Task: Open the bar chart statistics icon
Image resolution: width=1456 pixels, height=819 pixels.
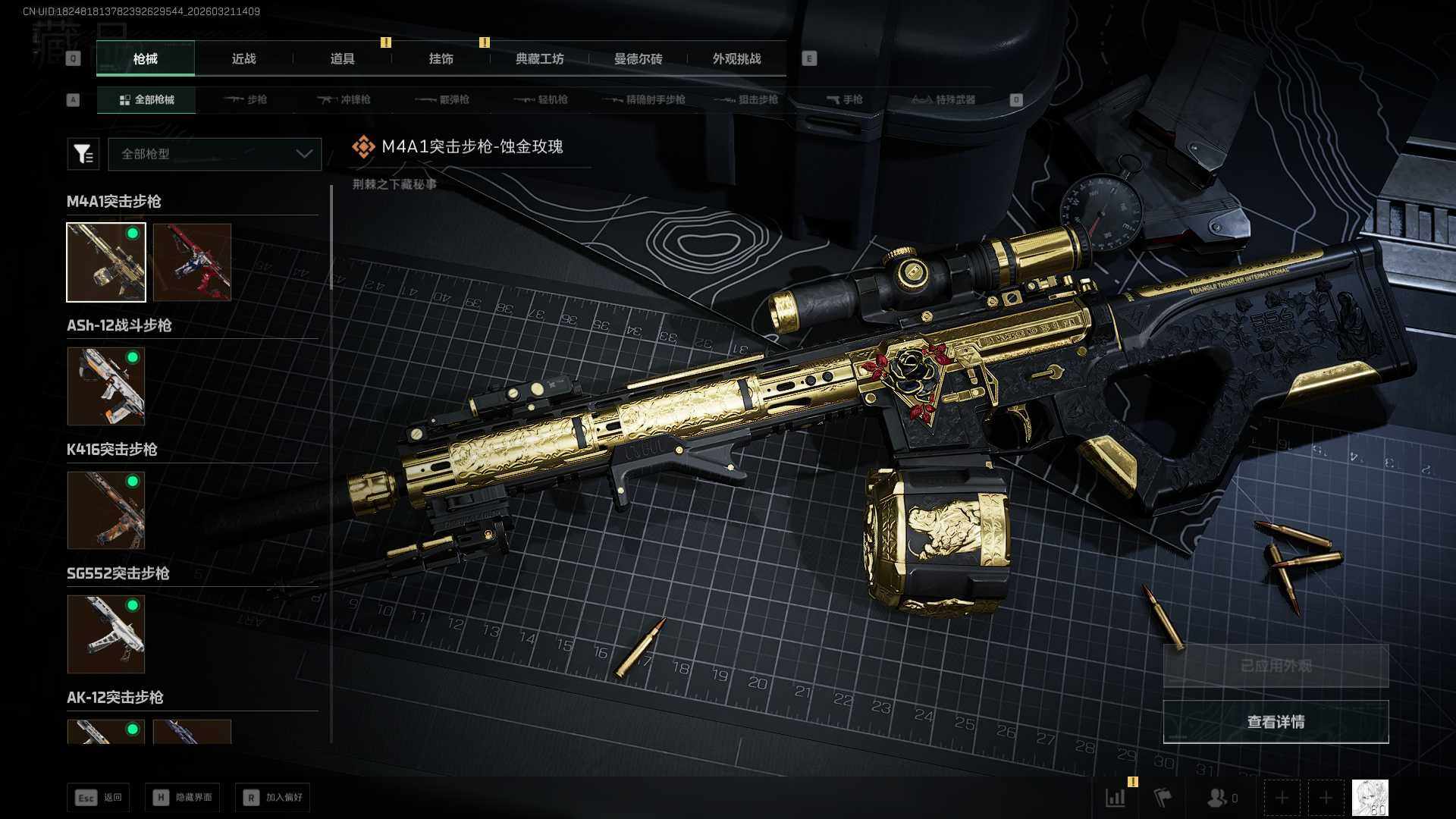Action: (x=1116, y=798)
